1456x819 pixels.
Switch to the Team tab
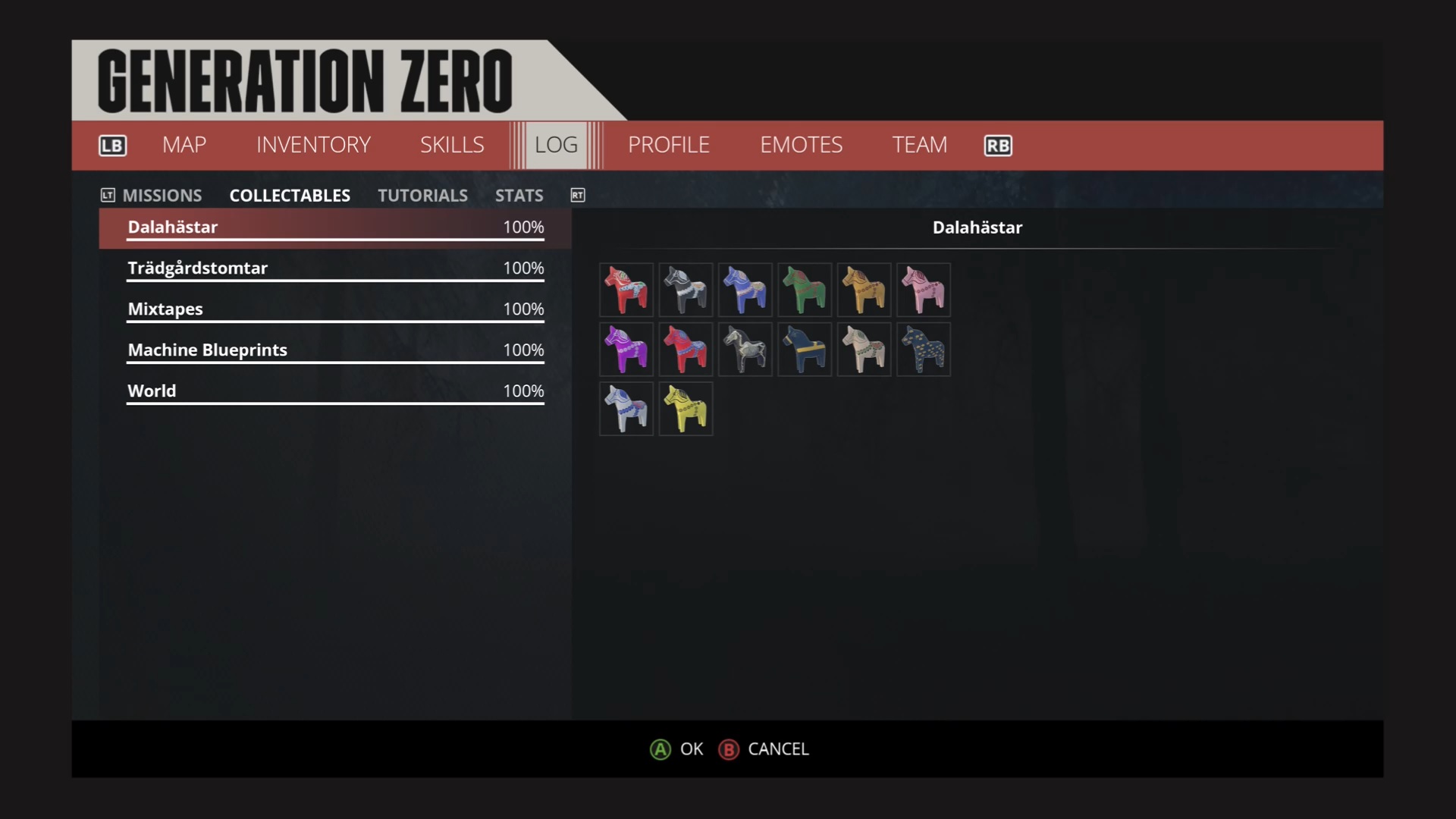(919, 145)
